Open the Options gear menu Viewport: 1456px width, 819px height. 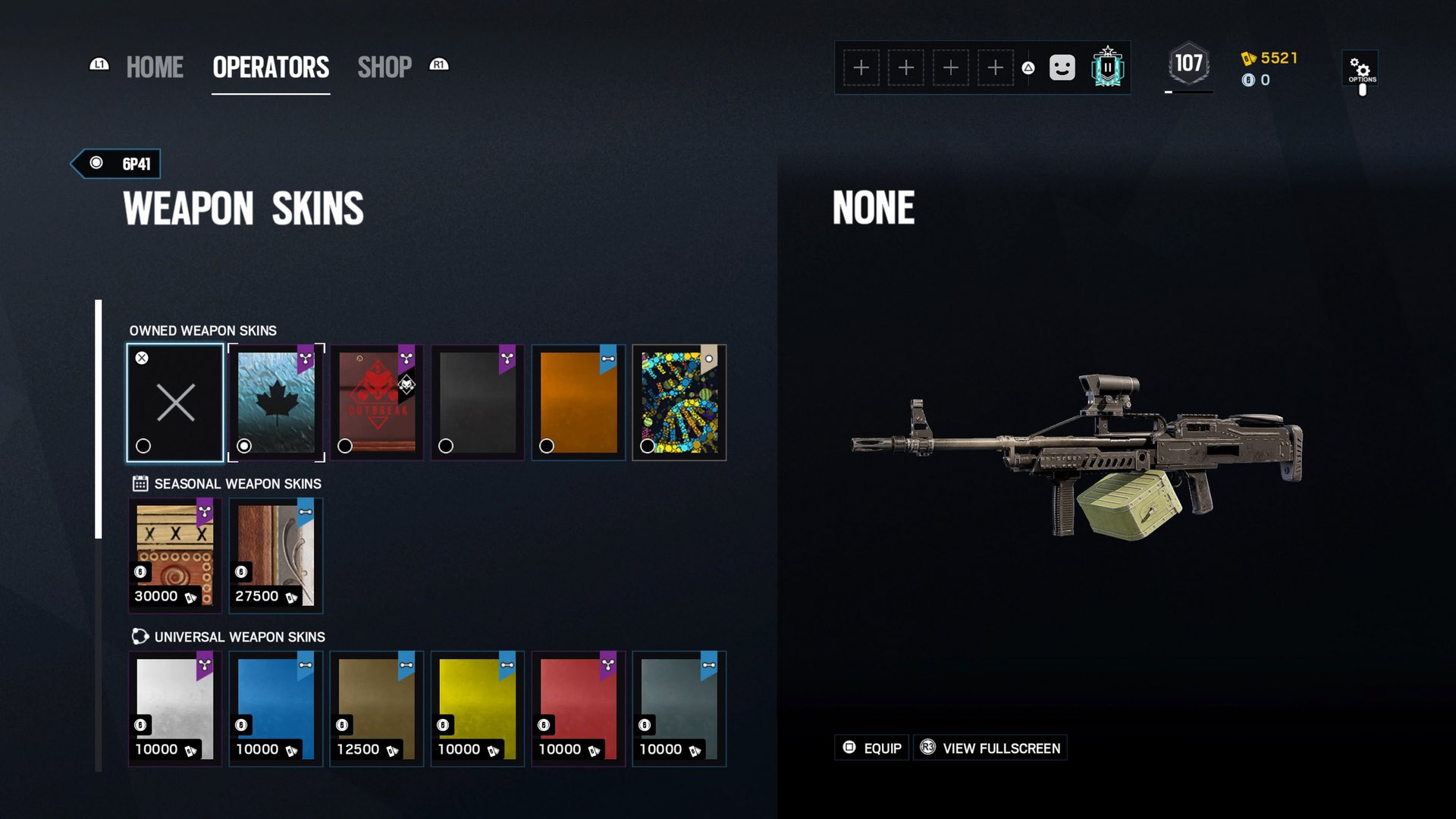tap(1361, 68)
